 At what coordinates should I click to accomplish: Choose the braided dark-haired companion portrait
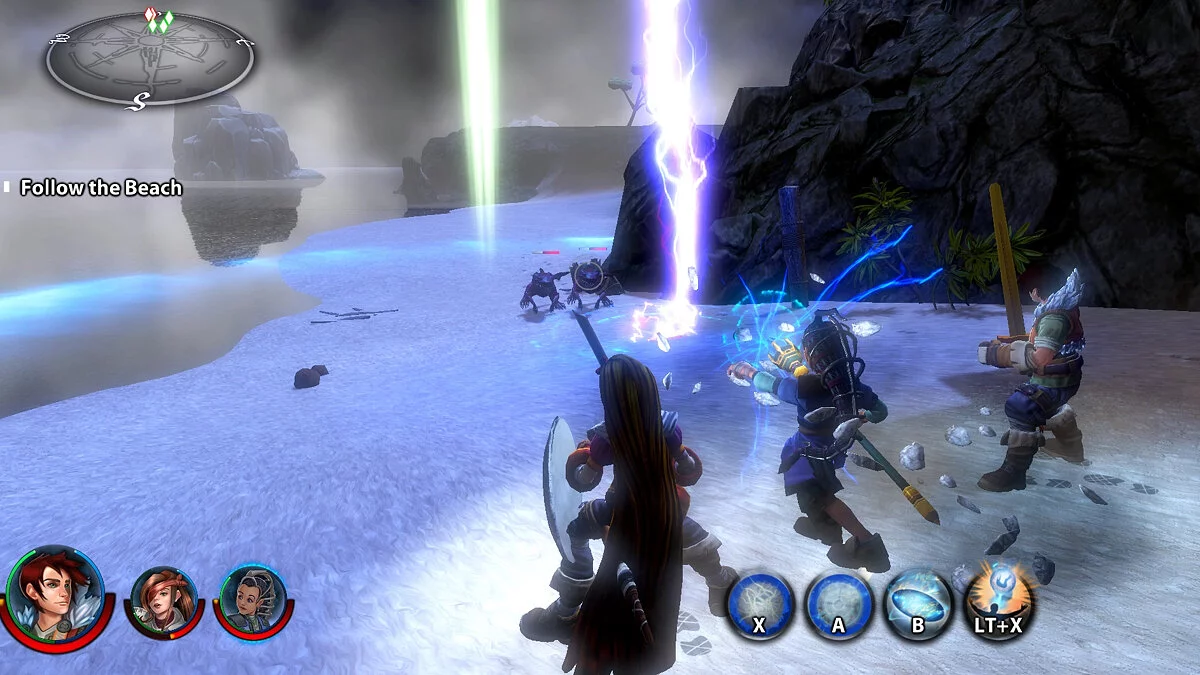pos(251,600)
